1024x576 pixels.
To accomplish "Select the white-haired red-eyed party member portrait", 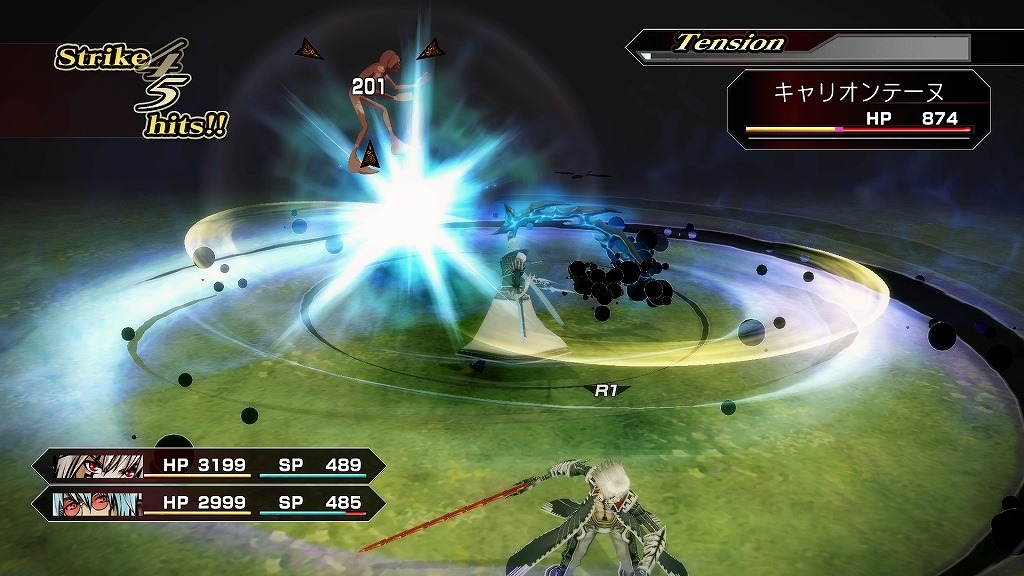I will click(98, 466).
